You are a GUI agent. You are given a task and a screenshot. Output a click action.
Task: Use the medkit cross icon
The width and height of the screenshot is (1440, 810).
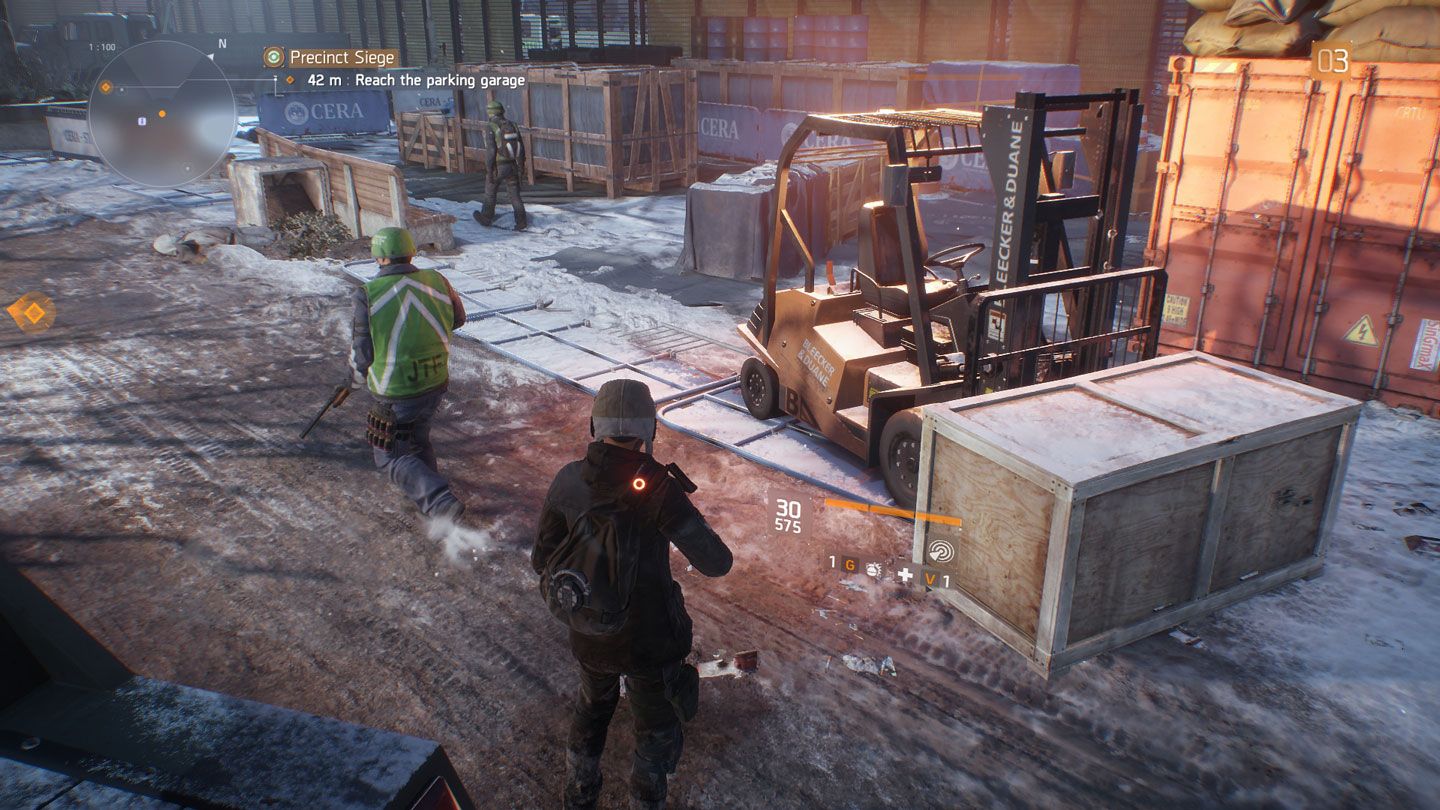coord(904,575)
